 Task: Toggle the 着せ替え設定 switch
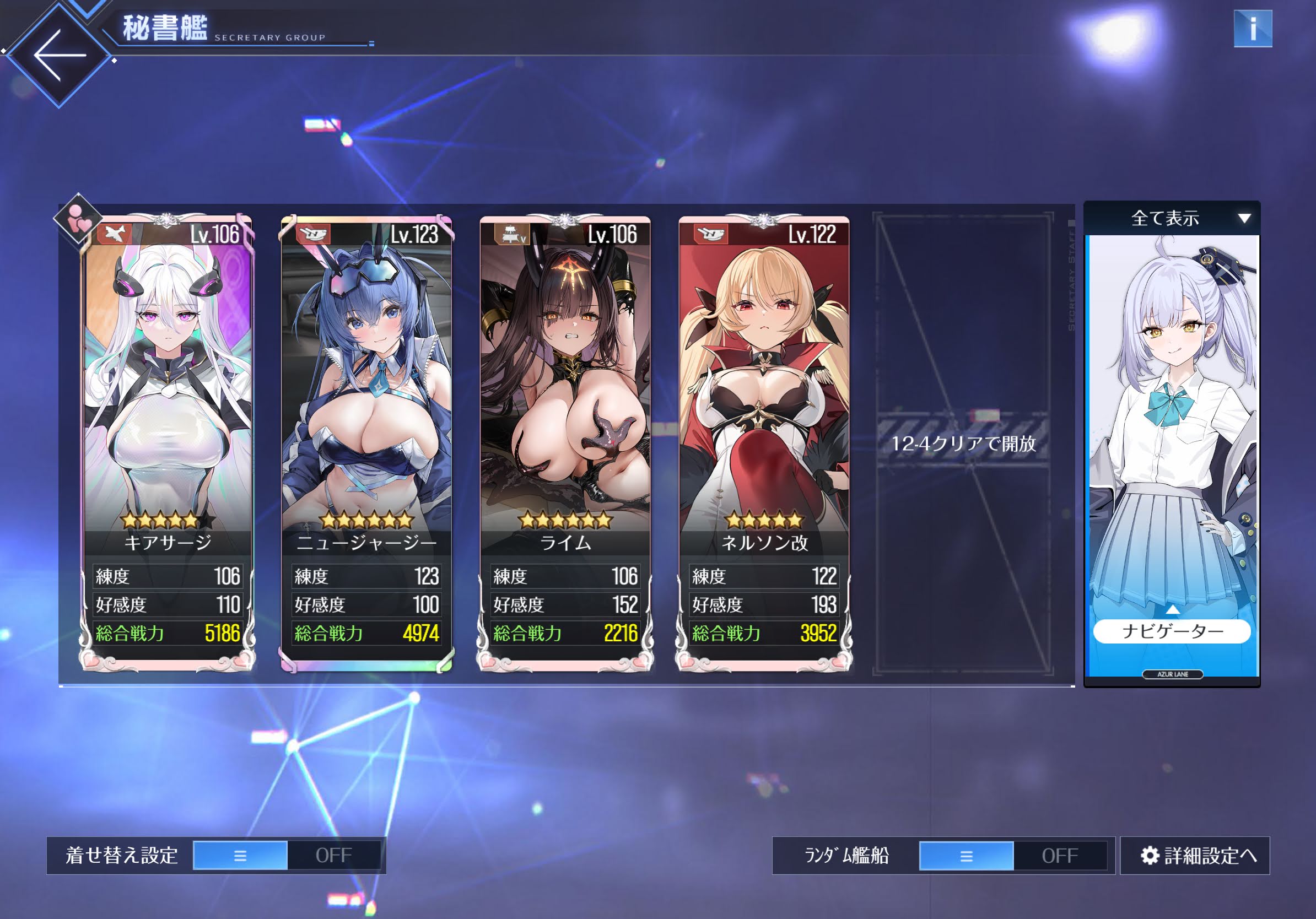coord(287,856)
